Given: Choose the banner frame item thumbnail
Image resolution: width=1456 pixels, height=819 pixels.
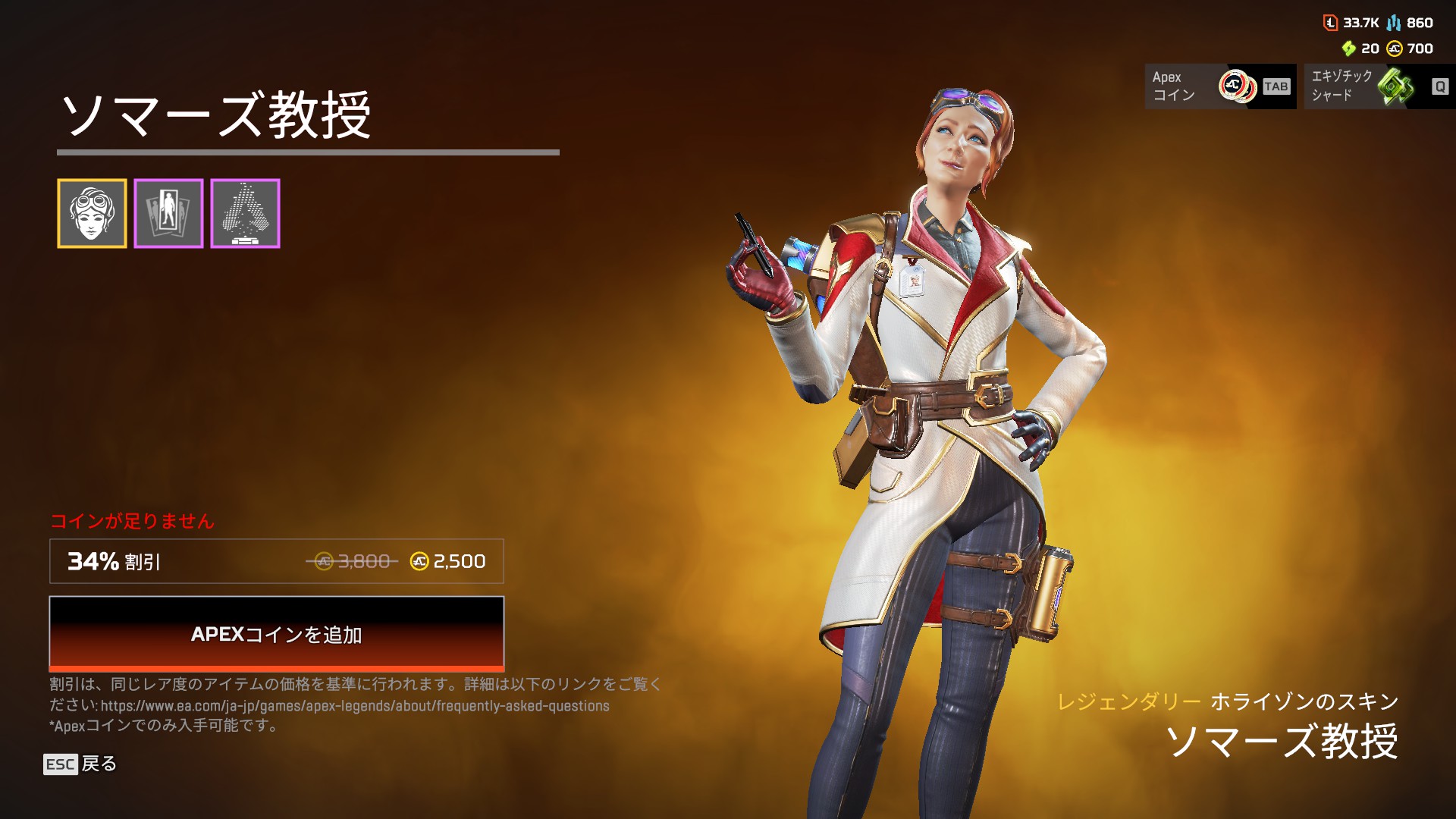Looking at the screenshot, I should pos(168,214).
